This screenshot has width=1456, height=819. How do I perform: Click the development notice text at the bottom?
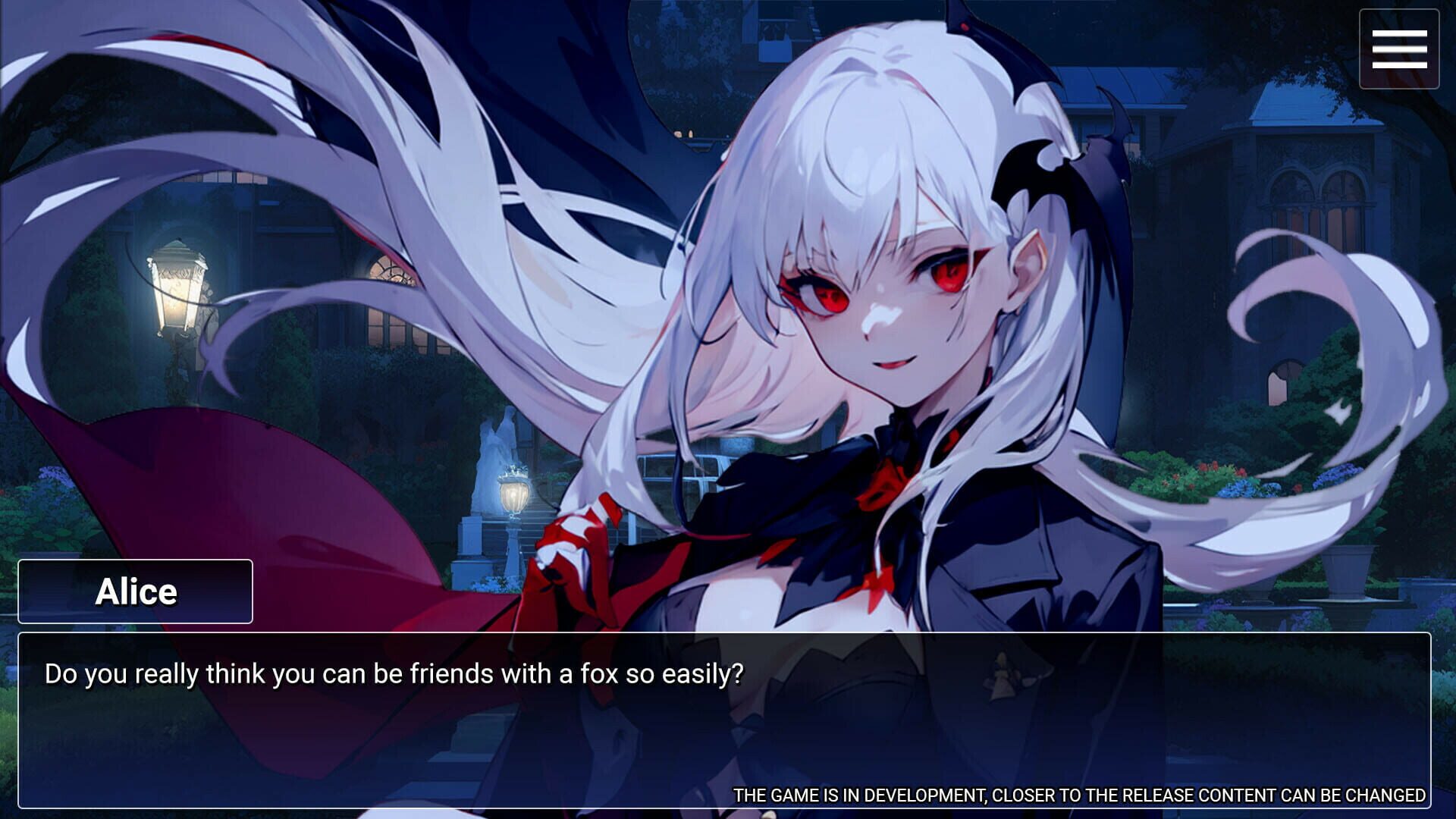pos(1077,796)
